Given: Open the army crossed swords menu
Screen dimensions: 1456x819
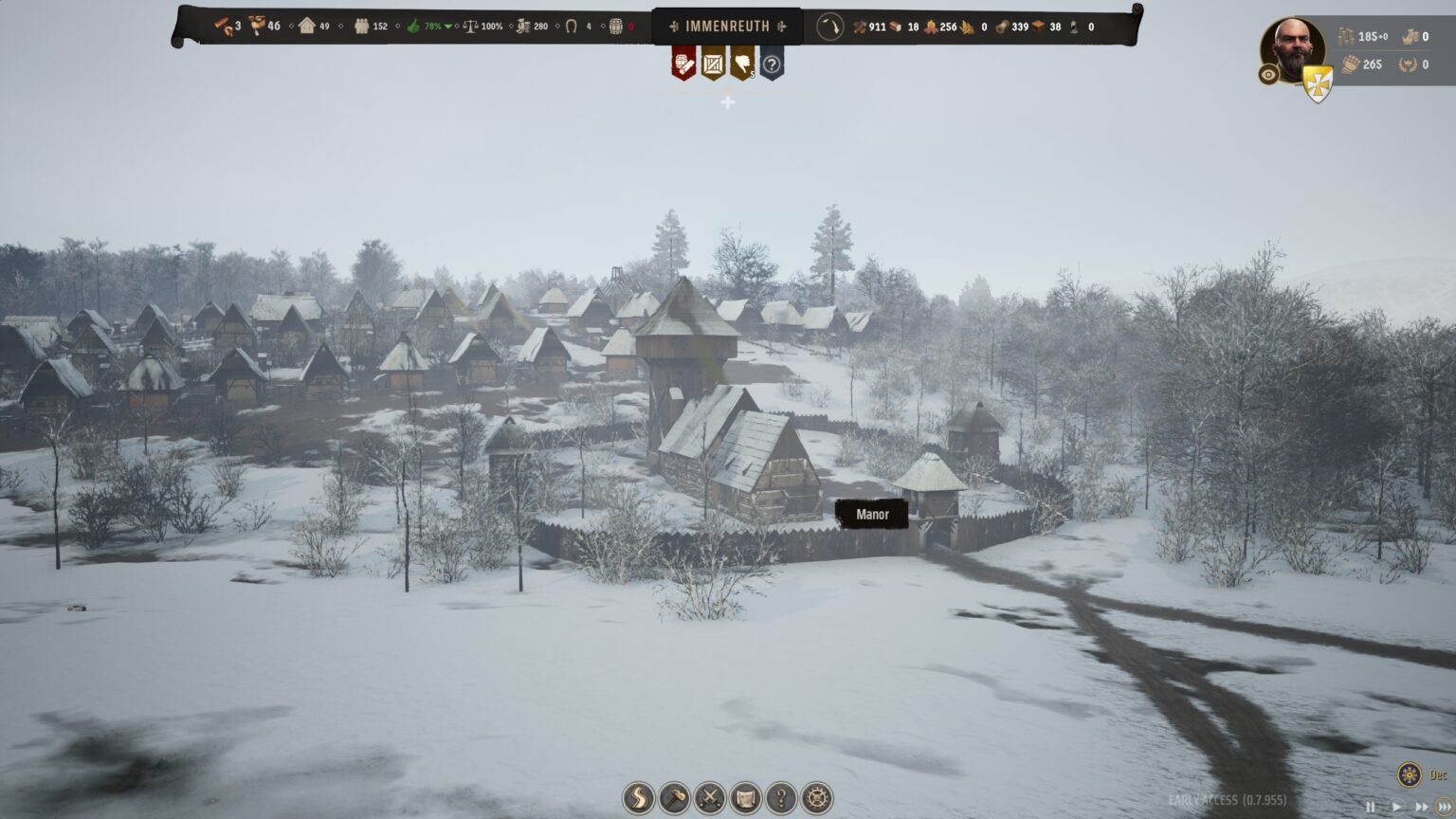Looking at the screenshot, I should [710, 798].
